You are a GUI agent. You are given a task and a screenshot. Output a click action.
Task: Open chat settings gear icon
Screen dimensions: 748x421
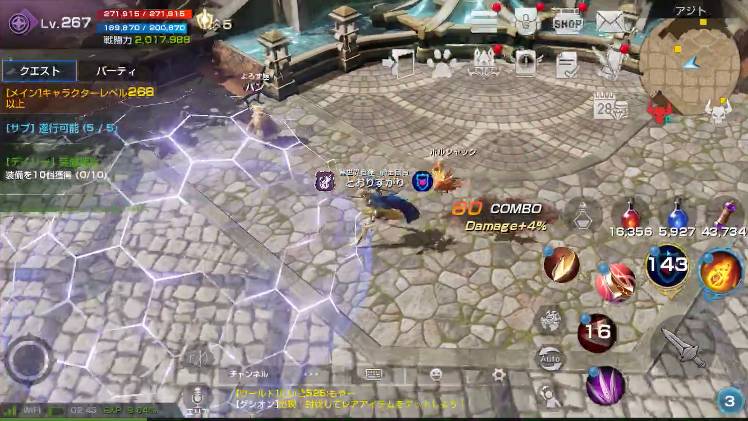click(x=498, y=375)
